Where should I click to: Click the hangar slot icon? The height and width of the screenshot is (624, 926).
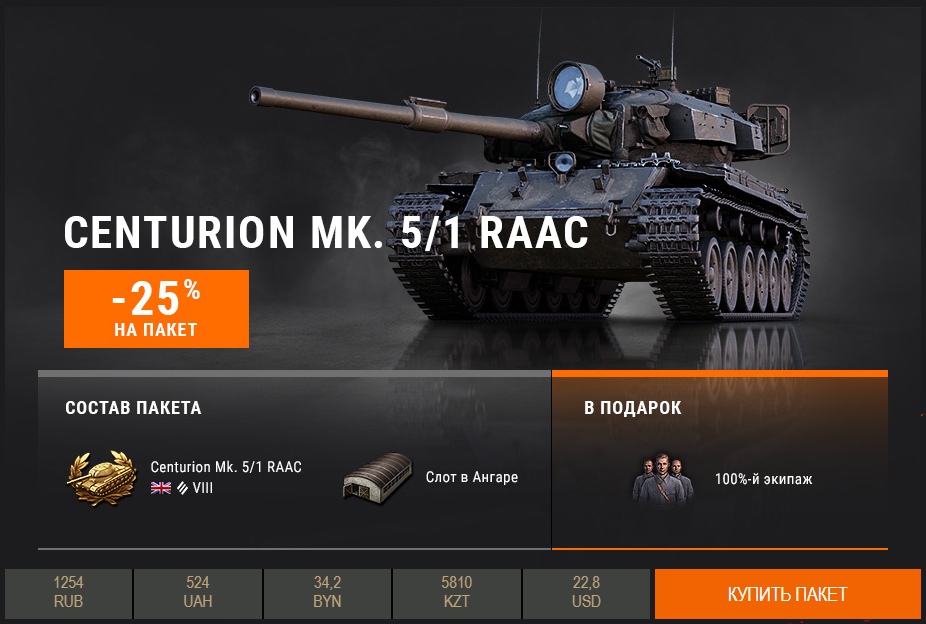[378, 476]
